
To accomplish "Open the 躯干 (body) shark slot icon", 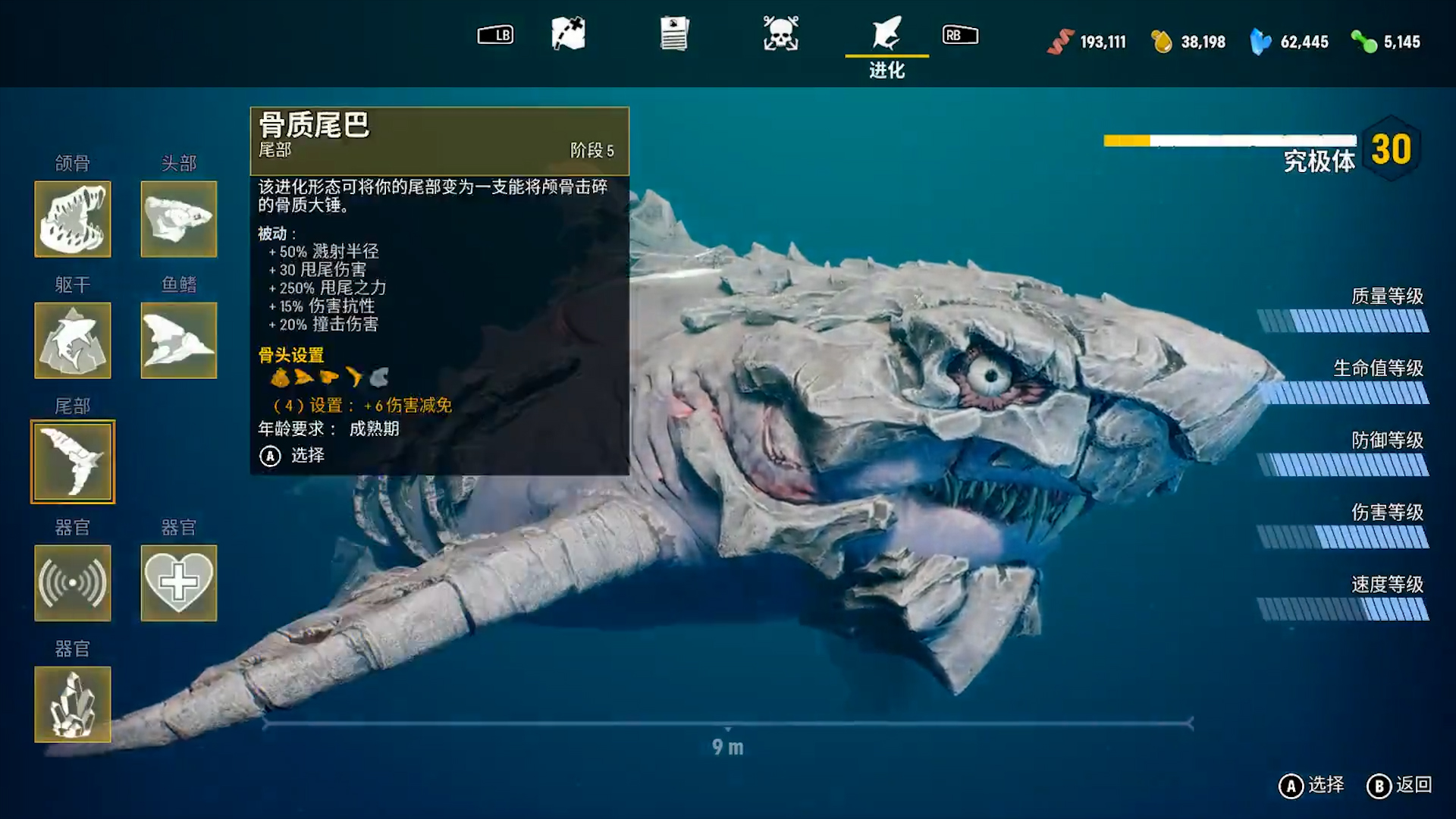I will point(73,340).
